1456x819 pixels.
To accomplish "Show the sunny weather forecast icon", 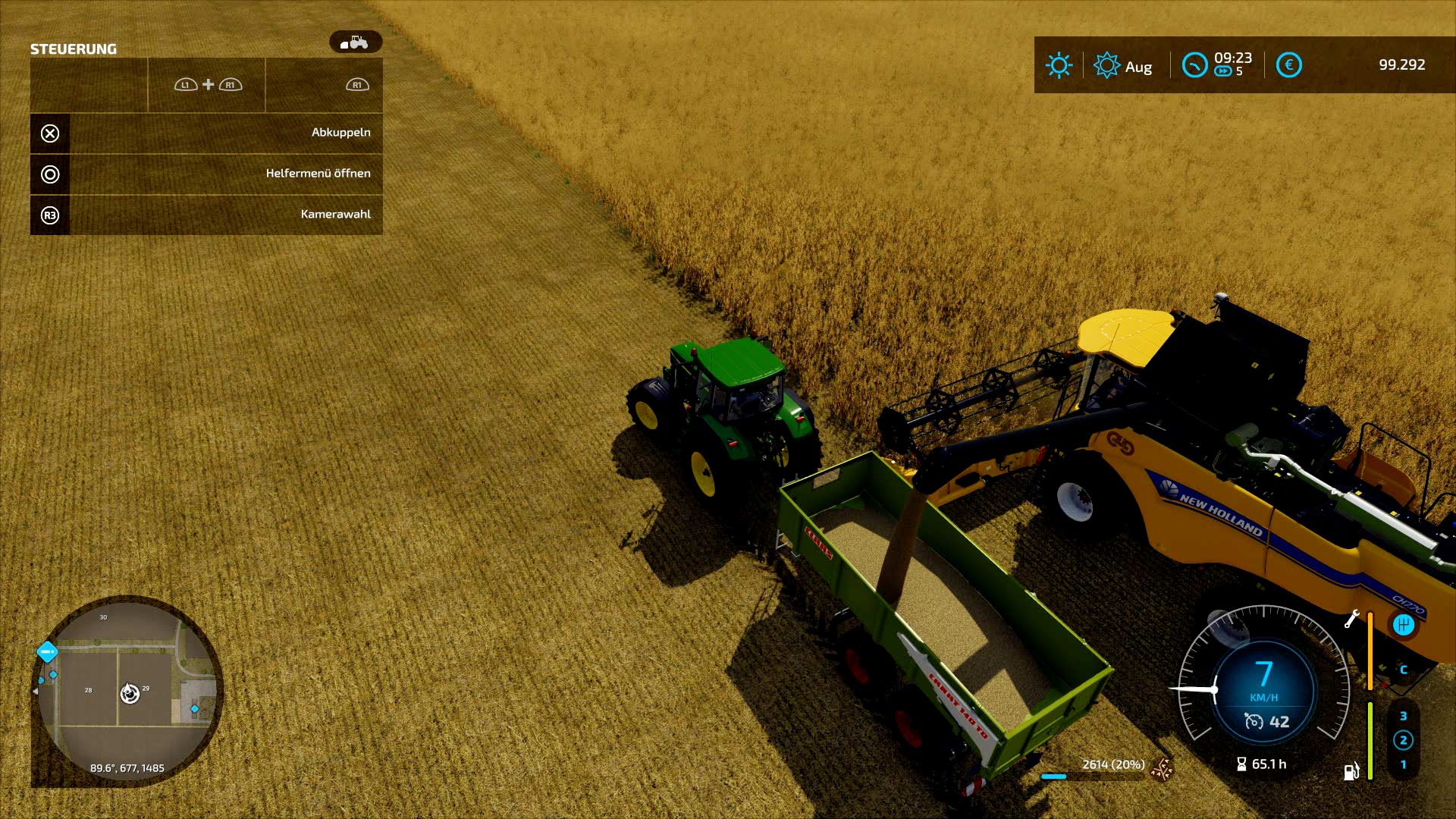I will click(1059, 65).
